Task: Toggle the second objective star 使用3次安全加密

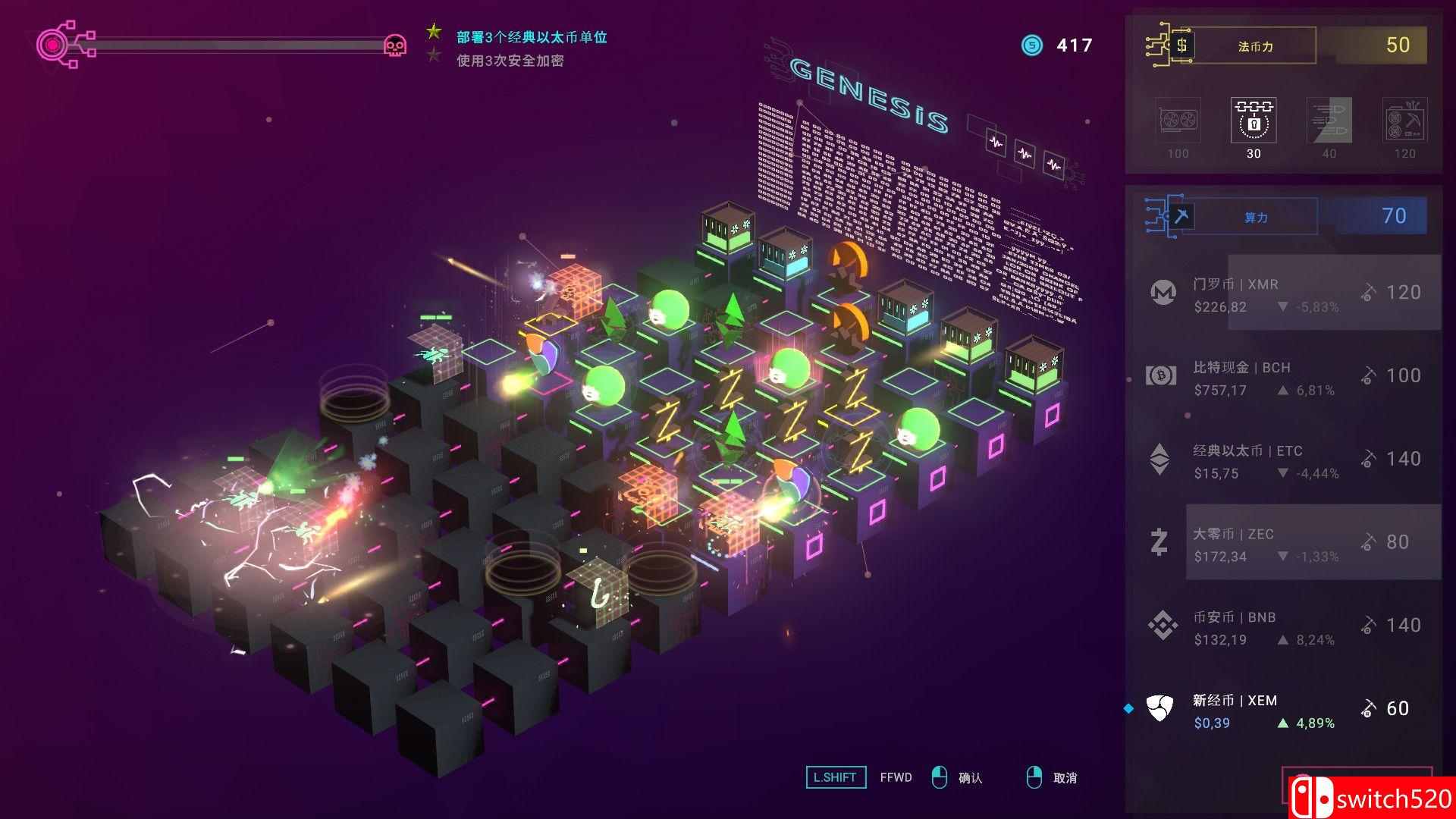Action: point(433,55)
